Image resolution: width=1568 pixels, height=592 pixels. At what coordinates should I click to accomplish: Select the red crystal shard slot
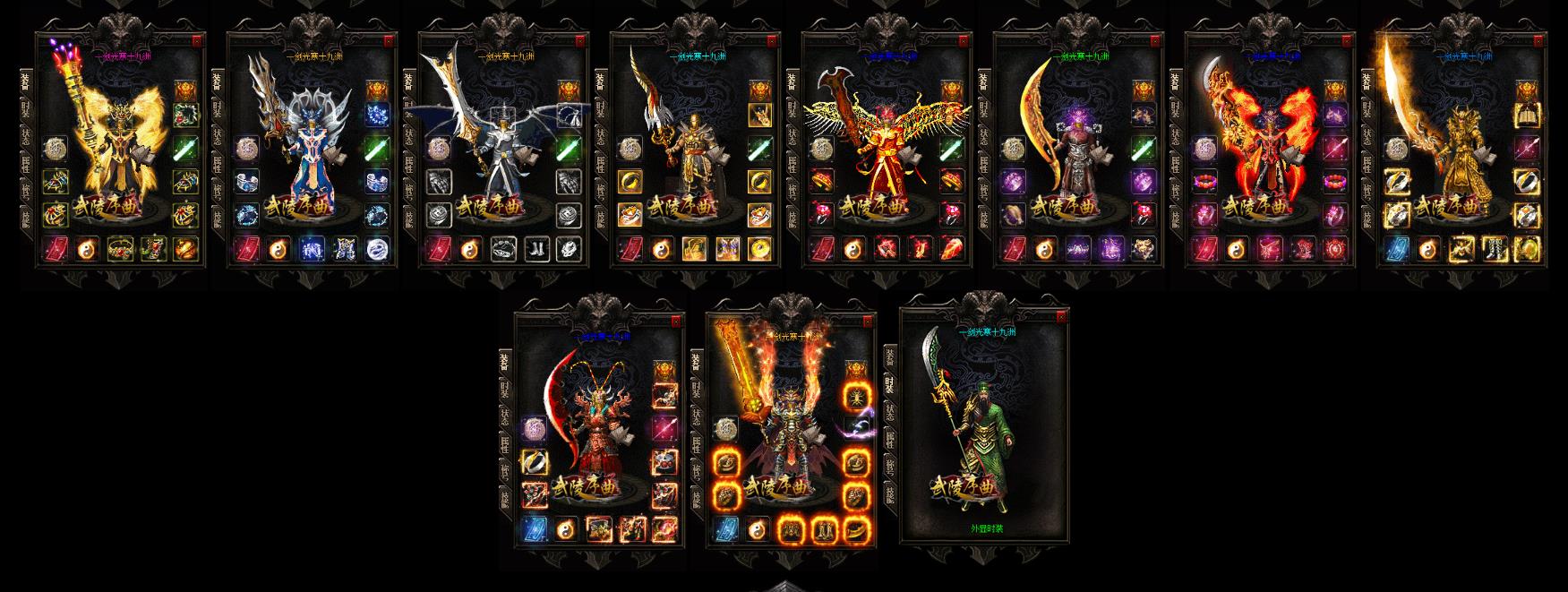coord(951,248)
